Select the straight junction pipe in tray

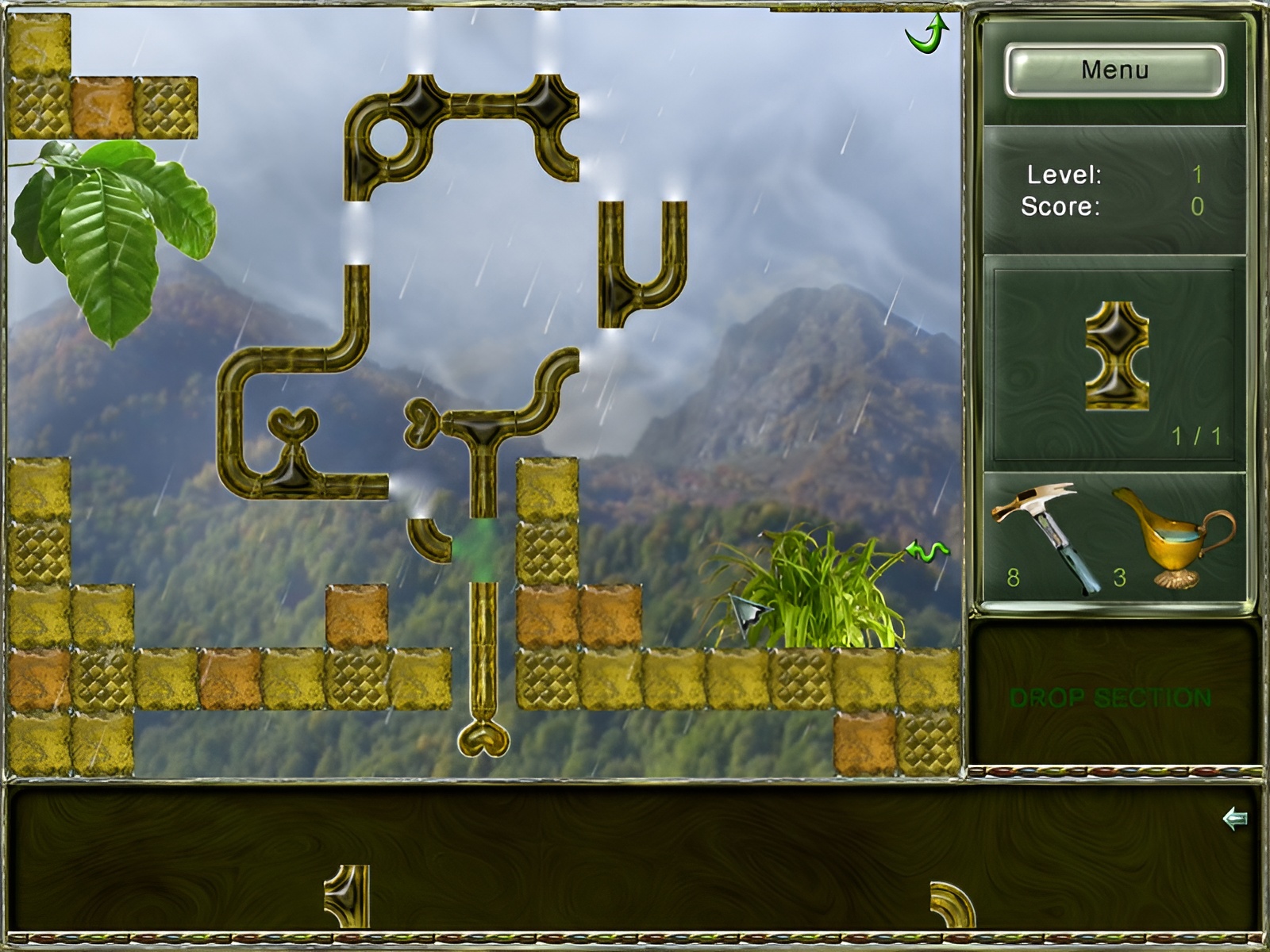(x=348, y=896)
